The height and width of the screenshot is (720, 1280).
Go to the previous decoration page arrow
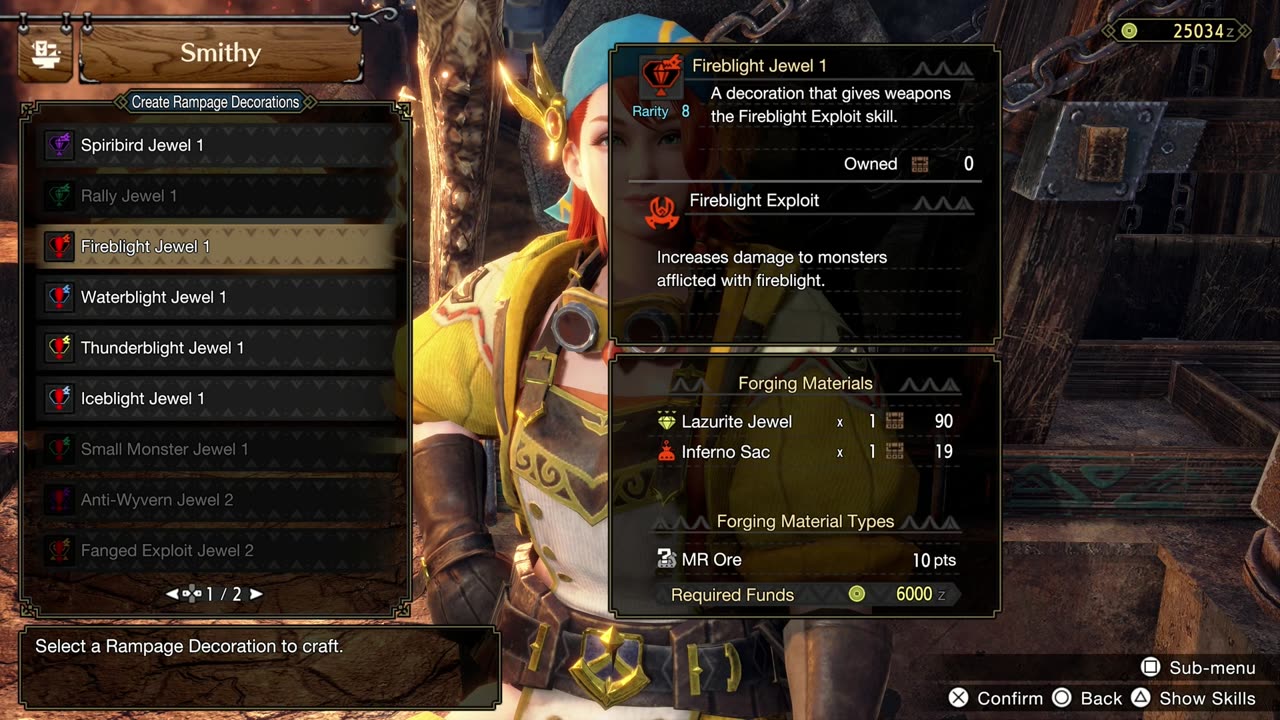pyautogui.click(x=172, y=594)
